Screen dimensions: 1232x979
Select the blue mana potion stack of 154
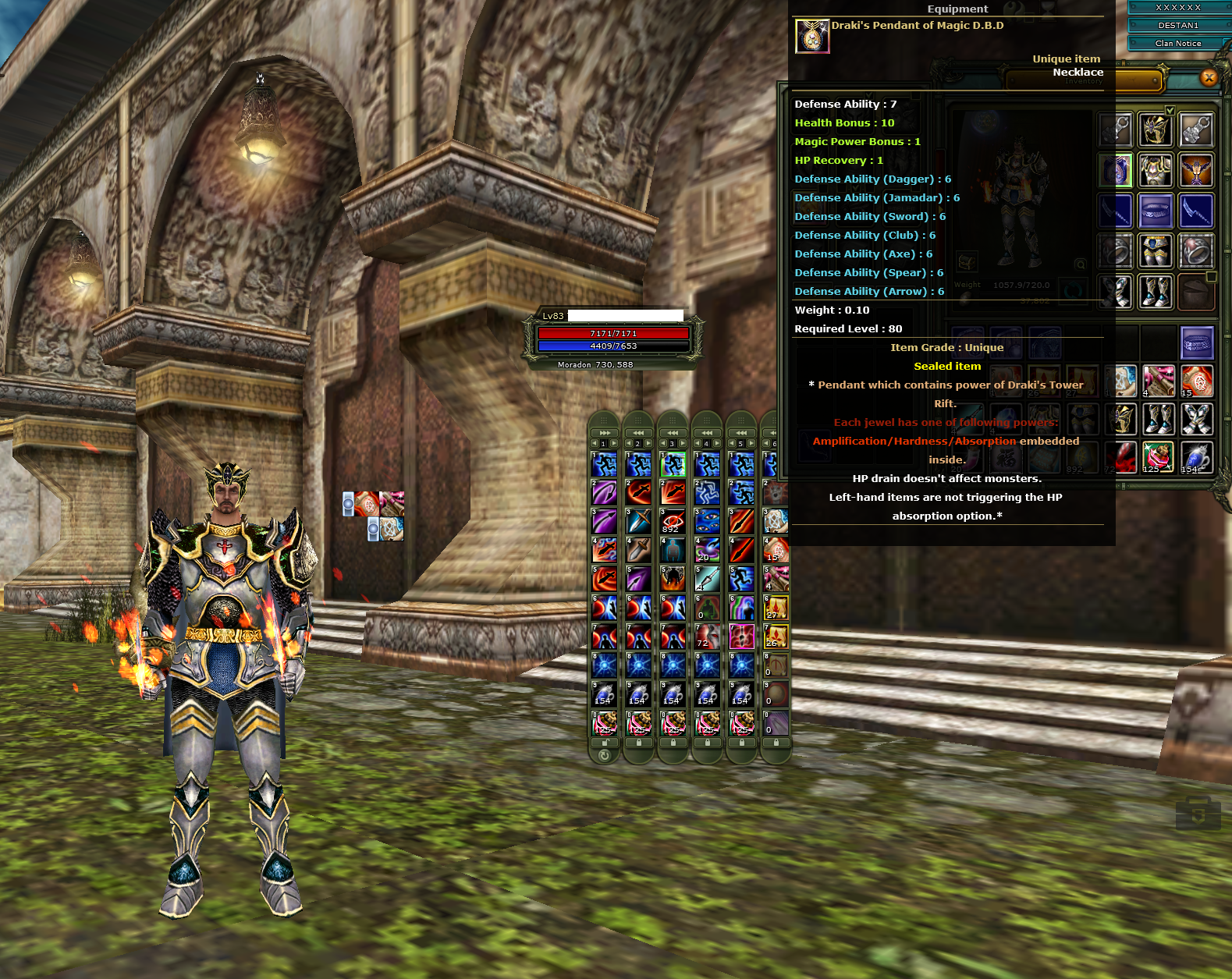(1196, 459)
